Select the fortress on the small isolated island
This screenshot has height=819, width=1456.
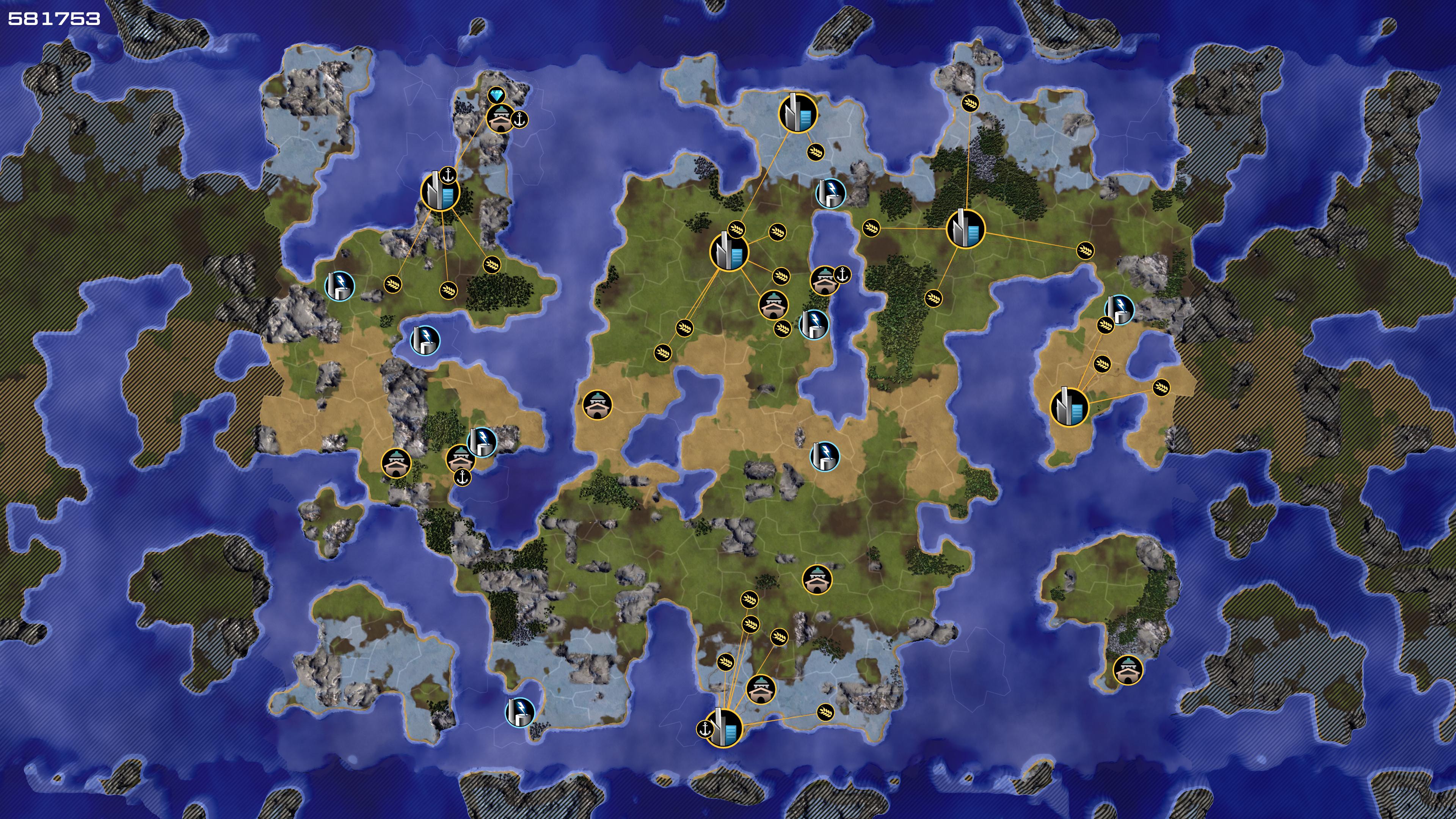(x=1128, y=670)
